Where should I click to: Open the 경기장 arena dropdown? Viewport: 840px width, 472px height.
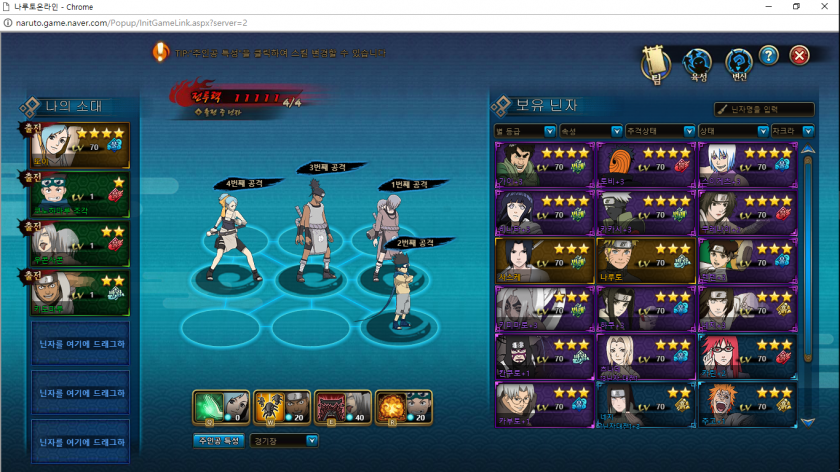click(x=284, y=440)
